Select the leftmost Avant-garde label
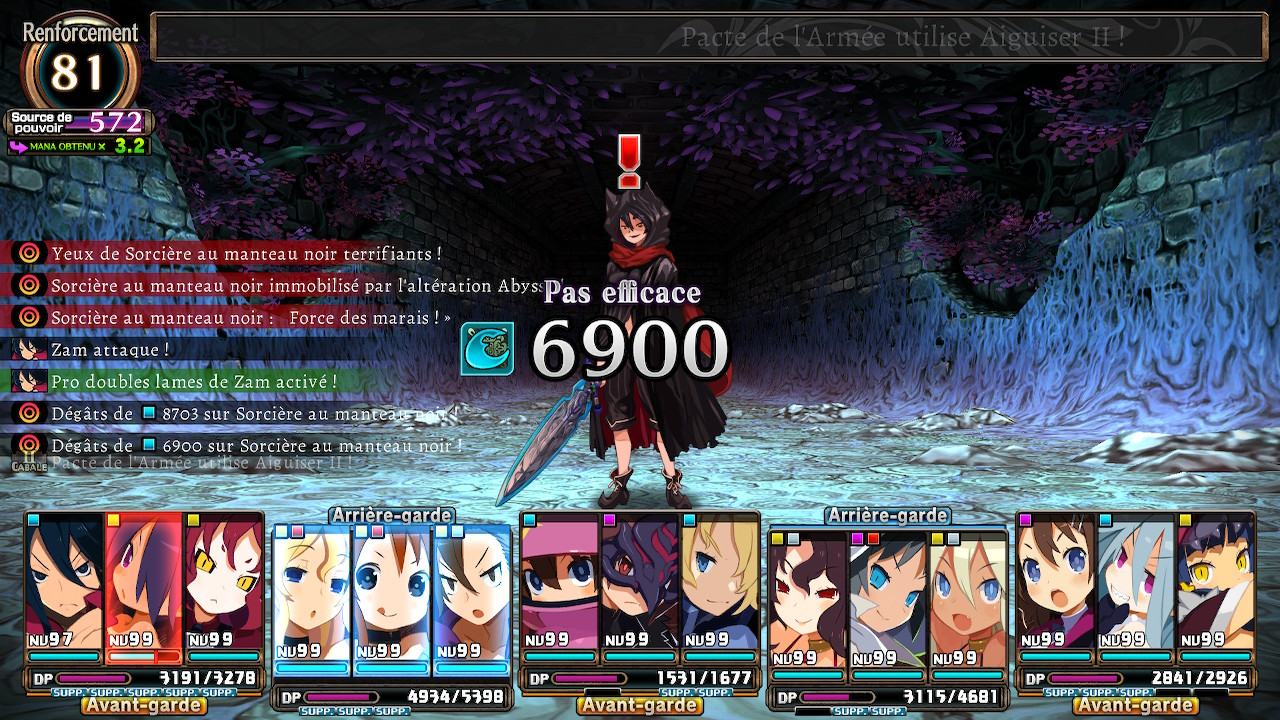Screen dimensions: 1280x720 point(143,705)
